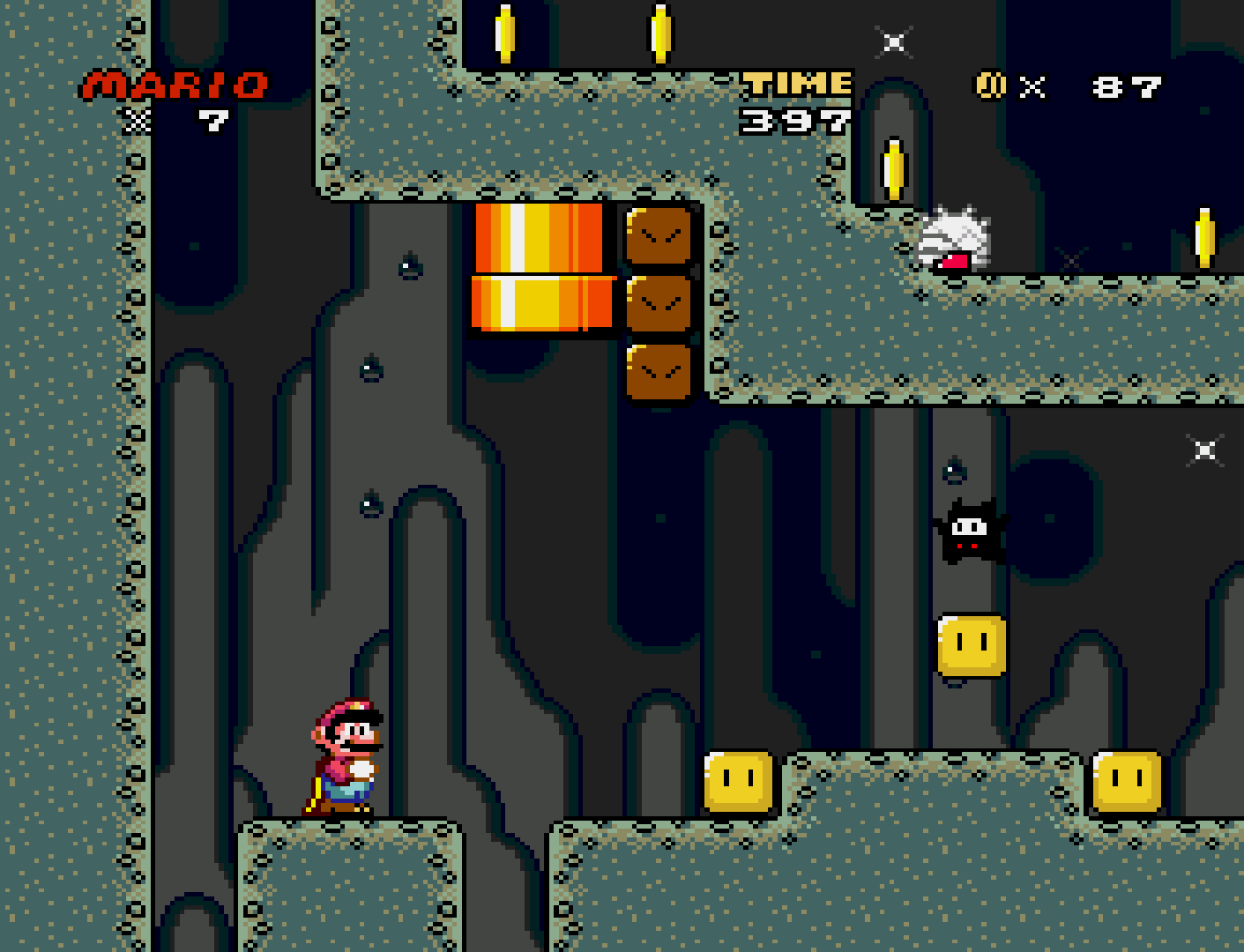Select the orange pipe top section
This screenshot has height=952, width=1244.
pyautogui.click(x=538, y=238)
